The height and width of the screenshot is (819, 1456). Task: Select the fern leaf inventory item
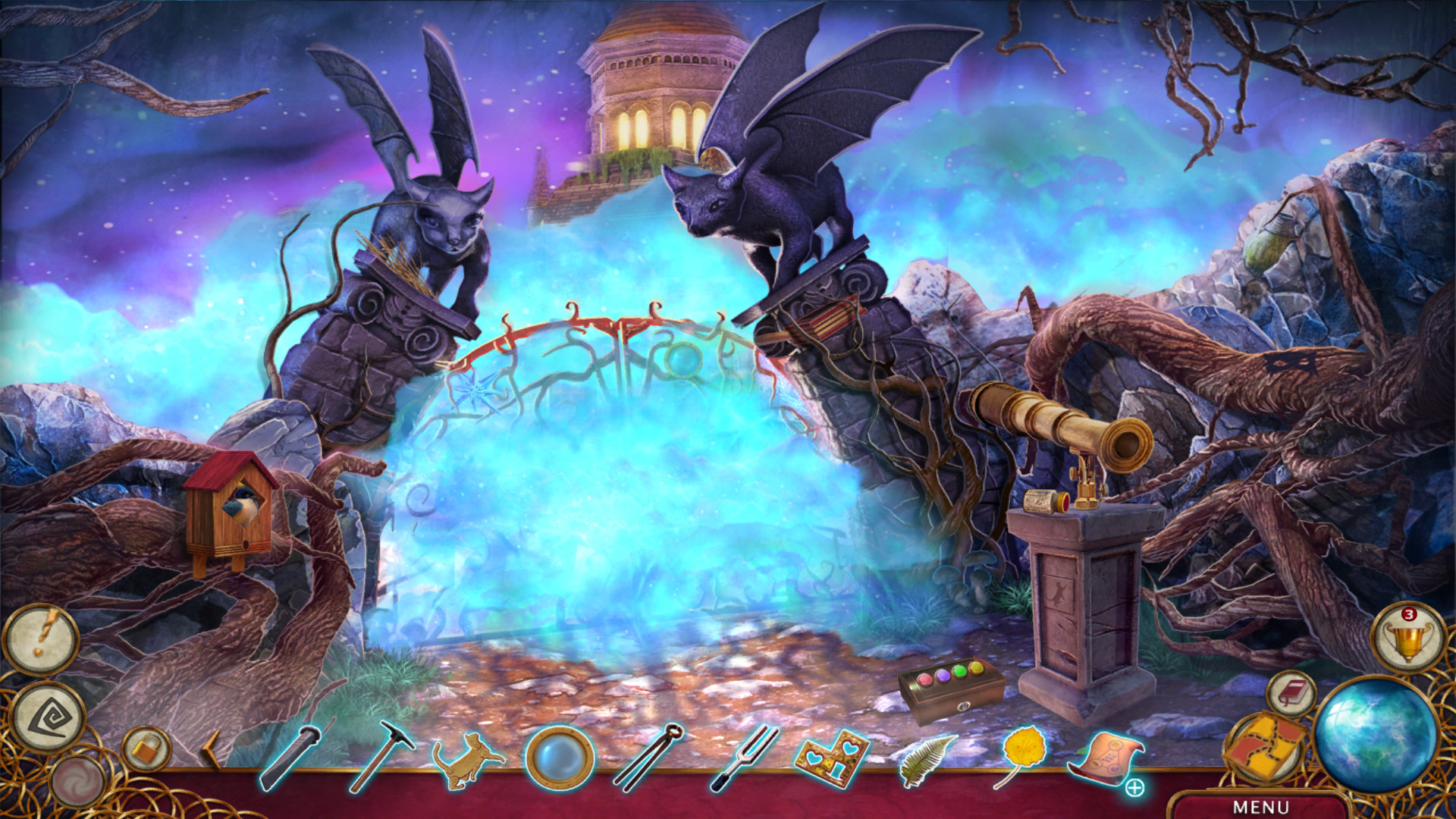click(921, 758)
